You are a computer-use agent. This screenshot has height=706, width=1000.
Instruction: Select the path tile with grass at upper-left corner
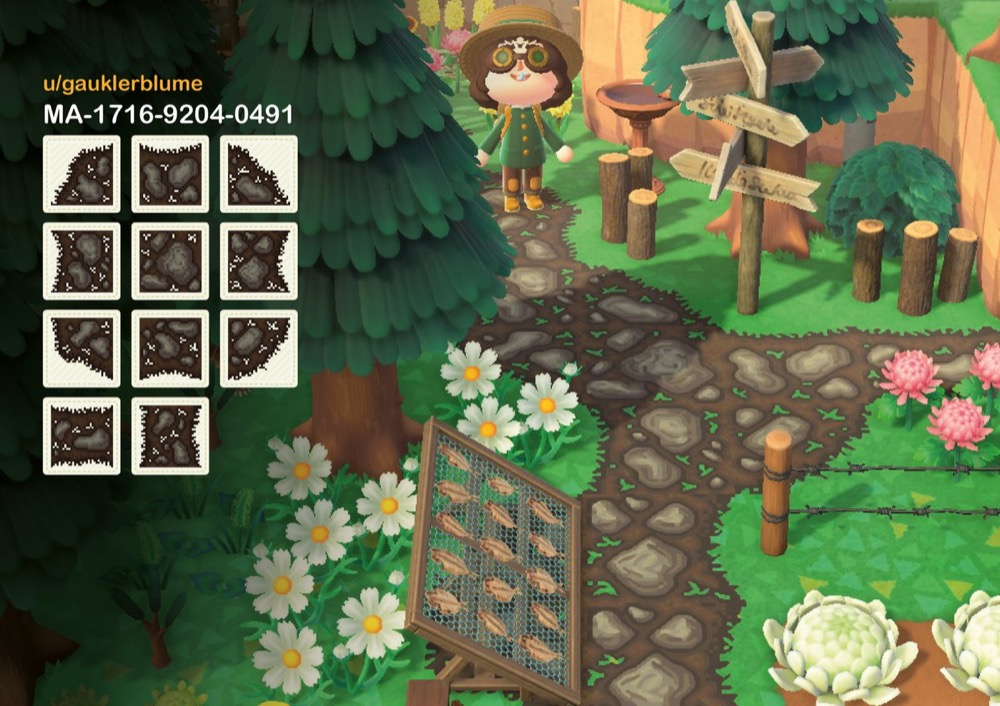pos(81,174)
